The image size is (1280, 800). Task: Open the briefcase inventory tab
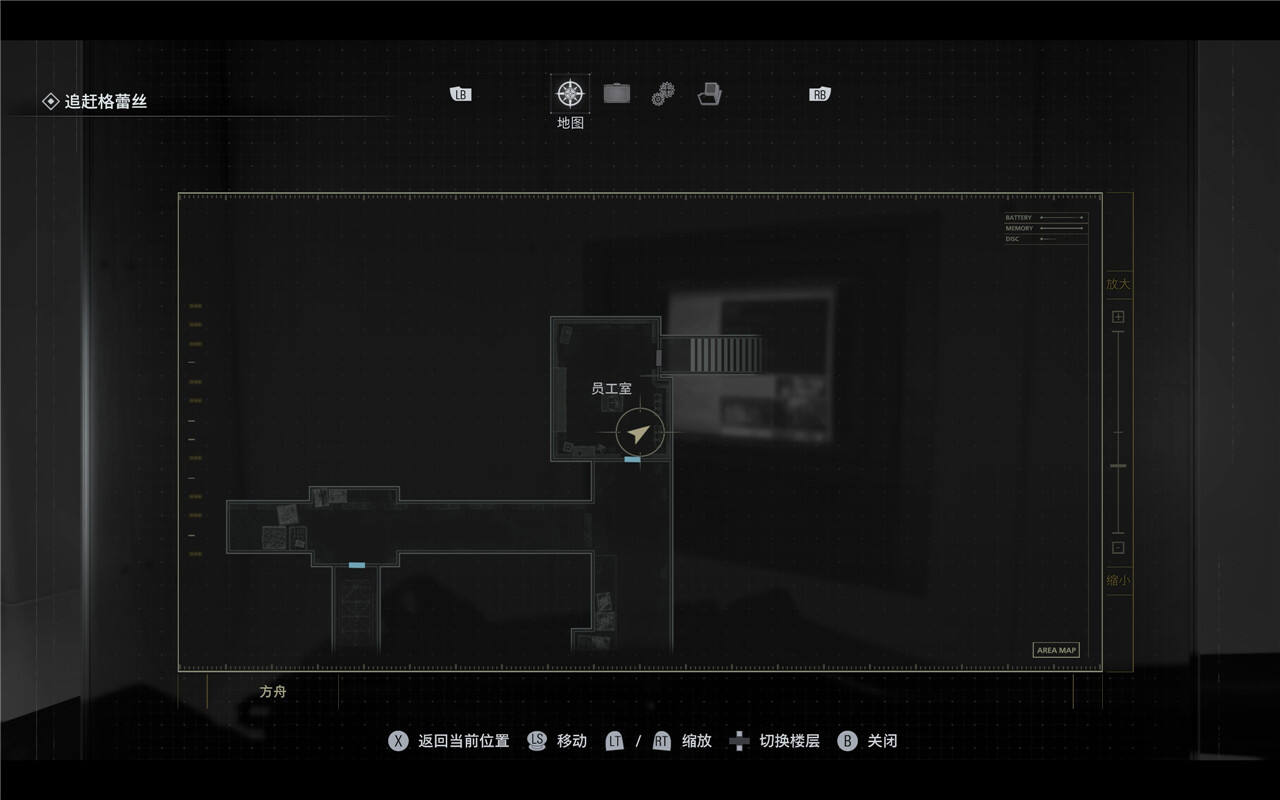click(617, 94)
